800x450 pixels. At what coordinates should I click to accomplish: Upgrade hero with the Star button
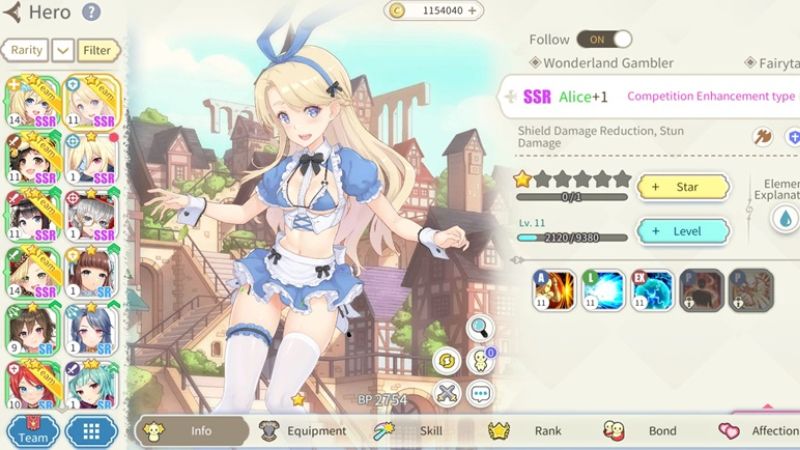[x=683, y=187]
